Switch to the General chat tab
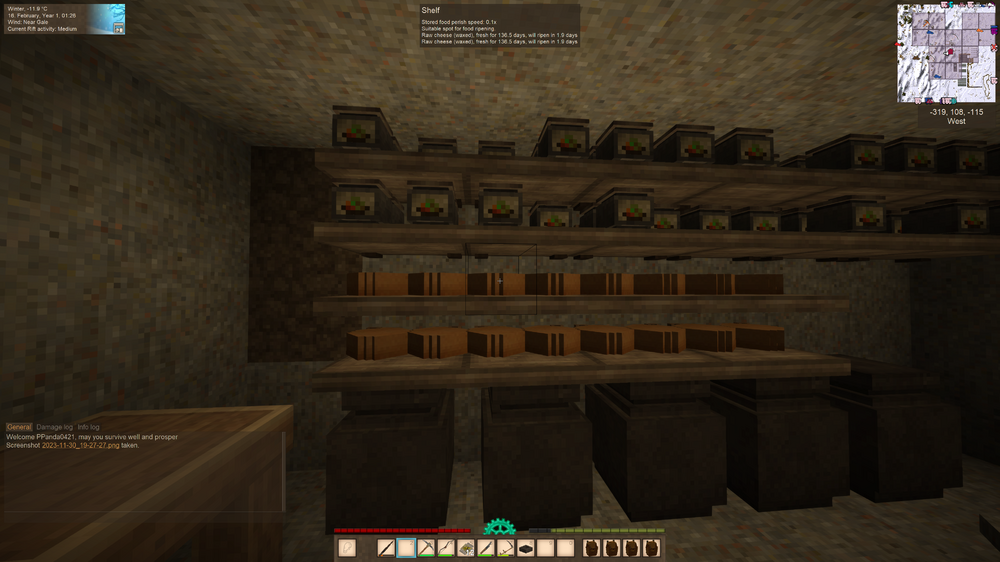This screenshot has width=1000, height=562. click(x=19, y=427)
